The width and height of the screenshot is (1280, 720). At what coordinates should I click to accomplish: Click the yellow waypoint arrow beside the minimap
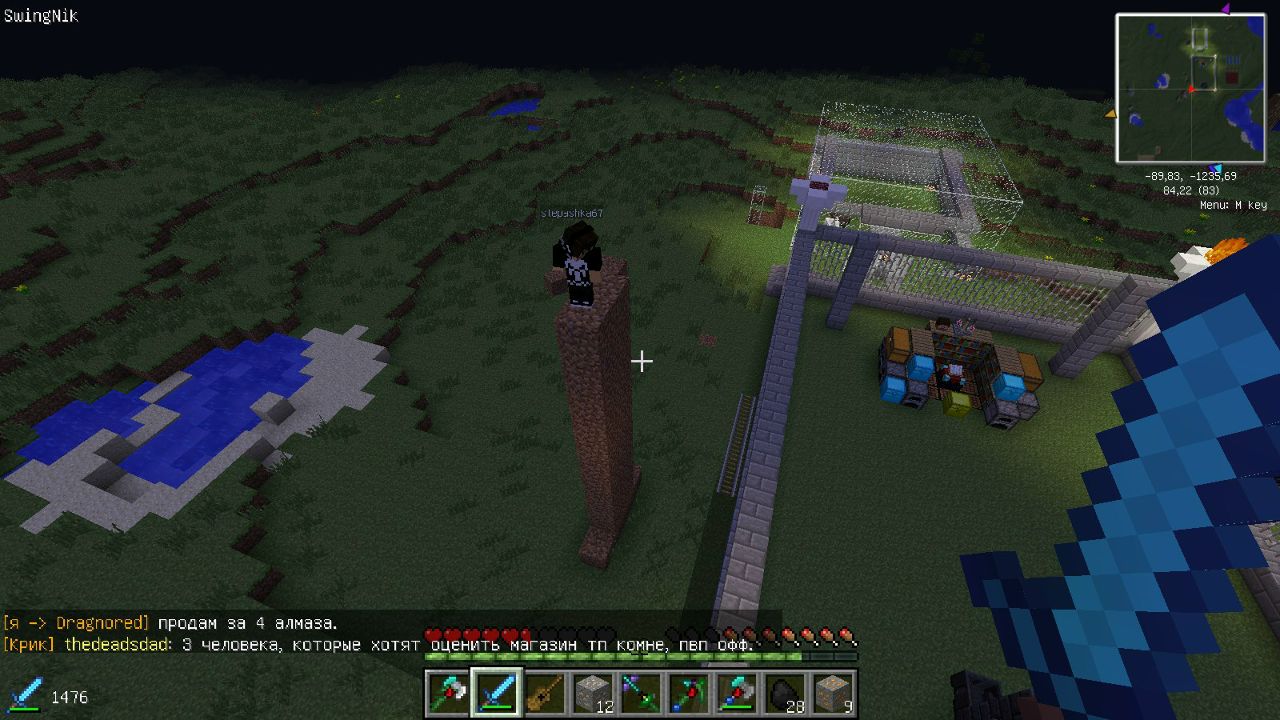pos(1110,114)
